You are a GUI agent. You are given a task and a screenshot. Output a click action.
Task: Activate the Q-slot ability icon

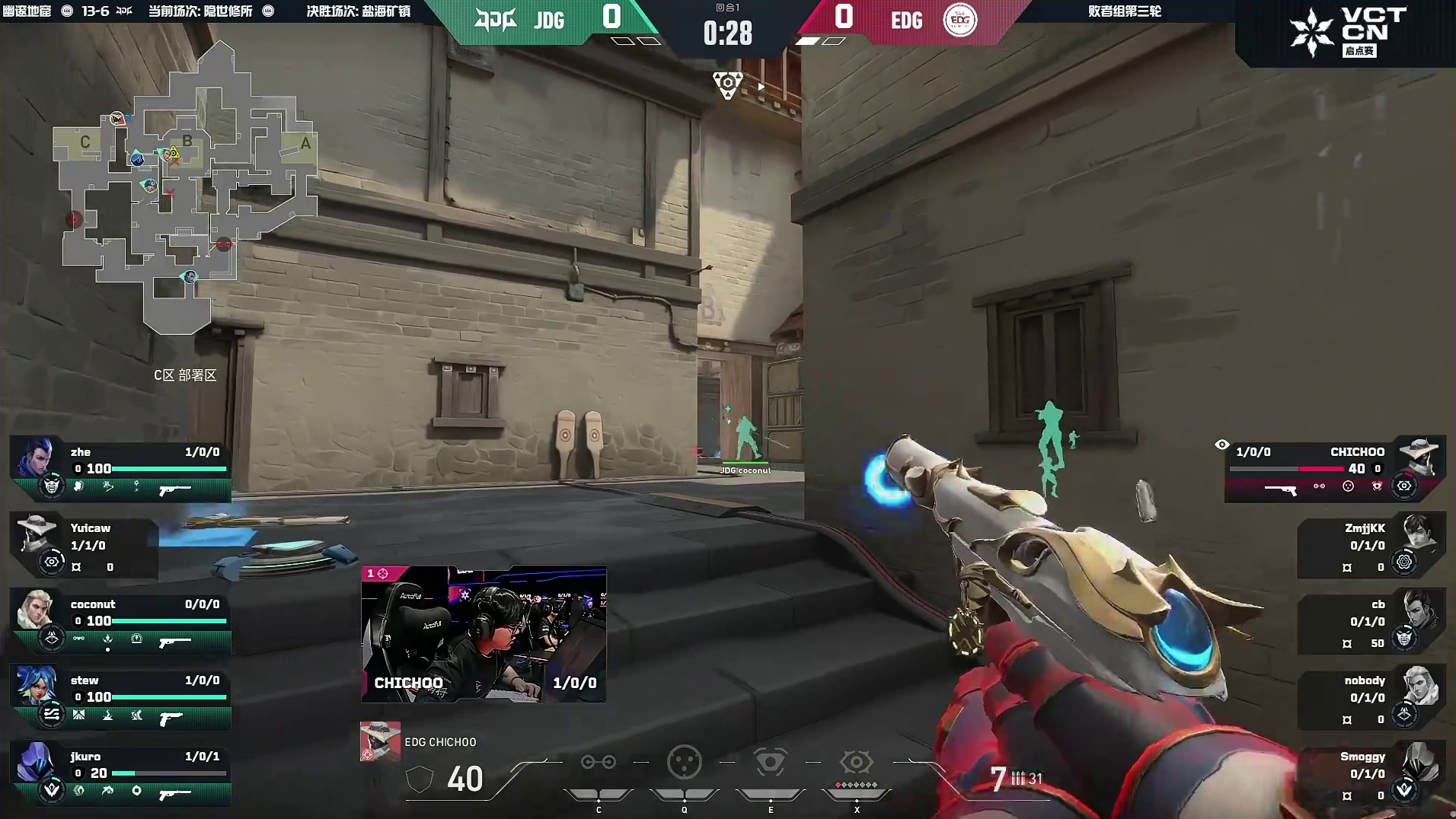pyautogui.click(x=684, y=763)
